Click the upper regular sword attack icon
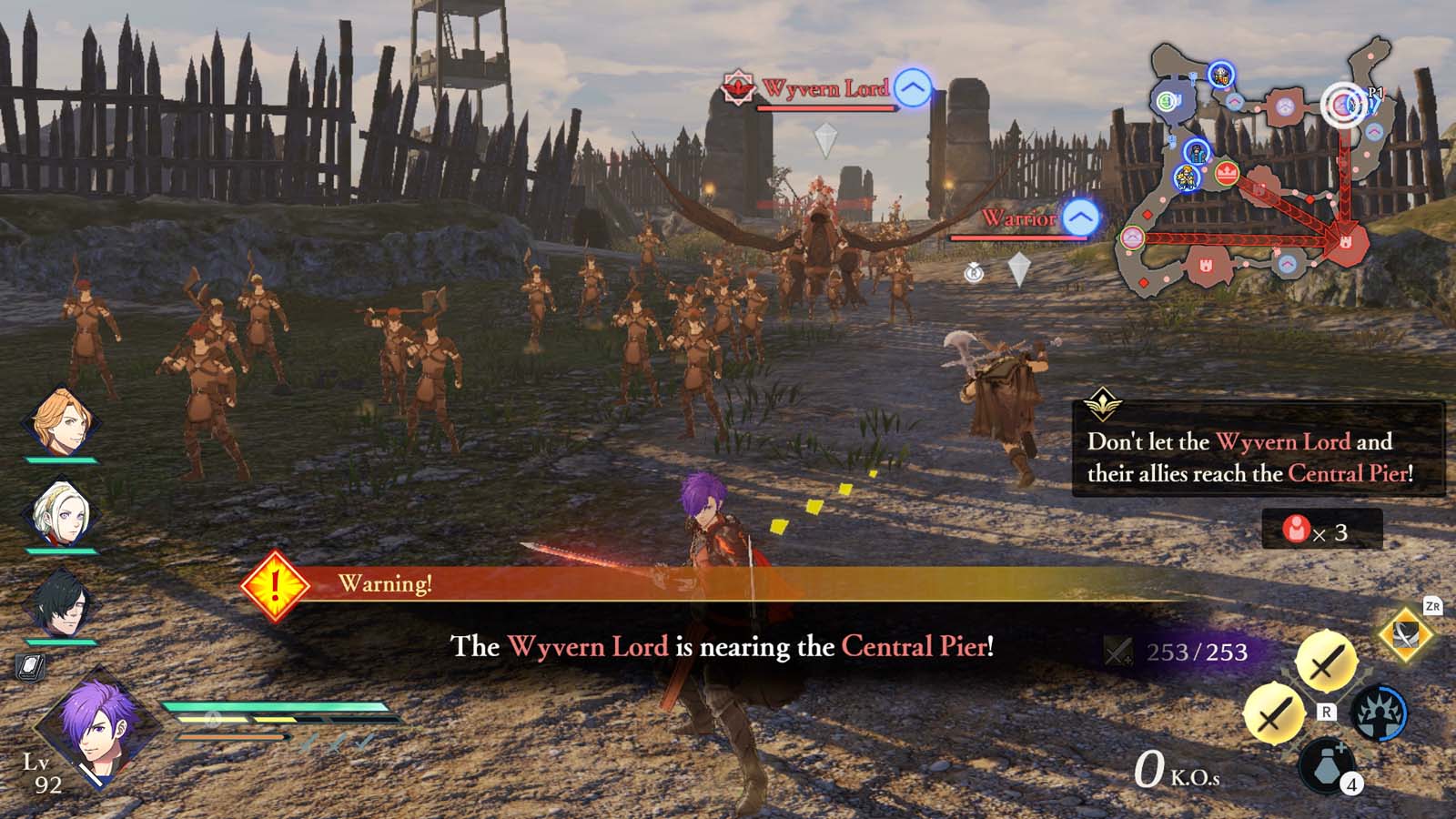 point(1325,662)
